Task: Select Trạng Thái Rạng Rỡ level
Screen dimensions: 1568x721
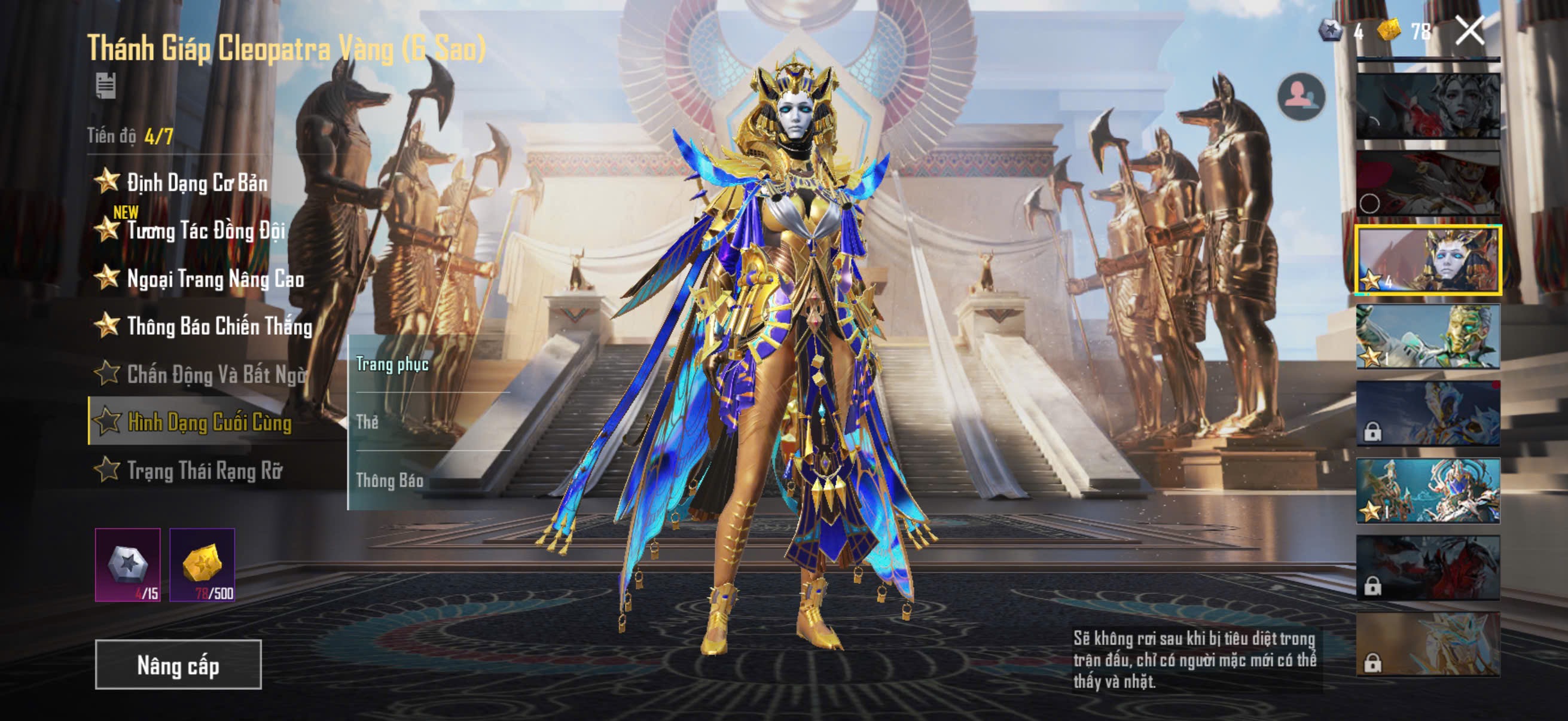Action: point(204,471)
